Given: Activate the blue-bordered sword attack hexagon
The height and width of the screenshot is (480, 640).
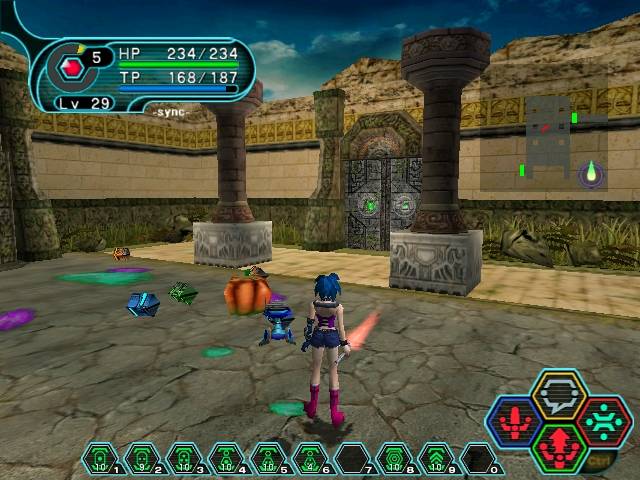Looking at the screenshot, I should [514, 422].
